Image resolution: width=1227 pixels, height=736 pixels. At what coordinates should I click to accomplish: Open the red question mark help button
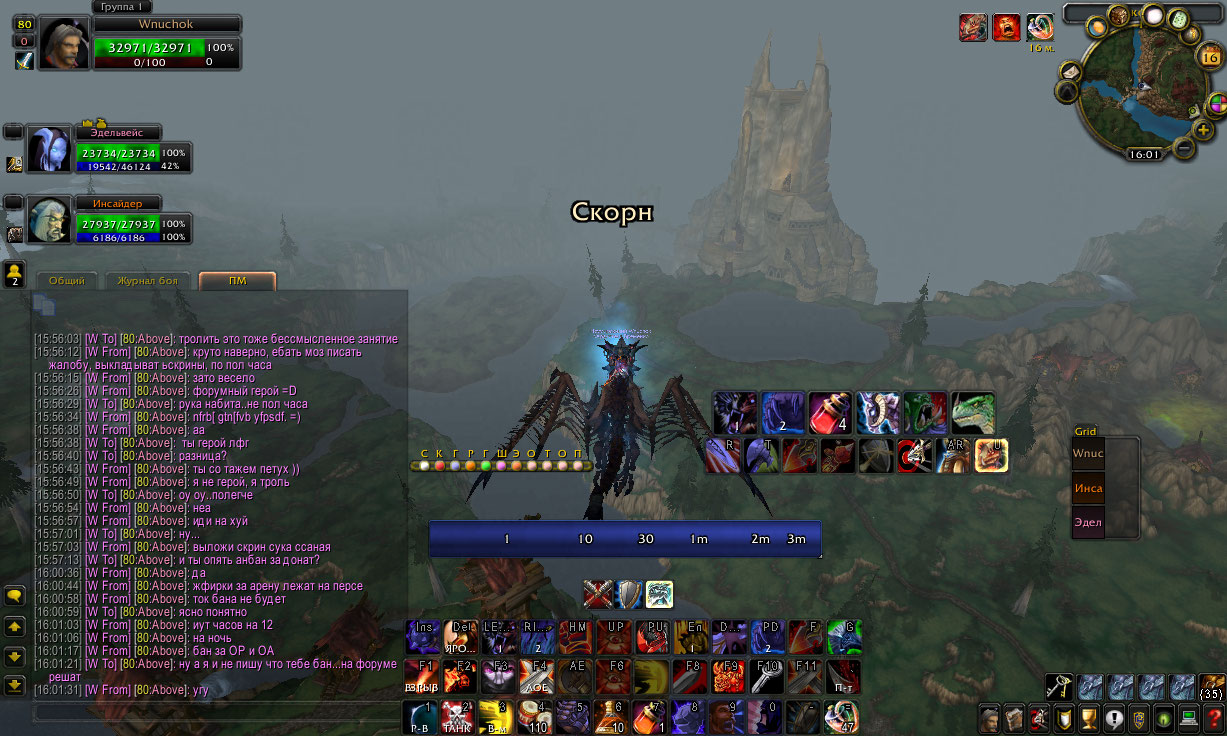point(1213,717)
